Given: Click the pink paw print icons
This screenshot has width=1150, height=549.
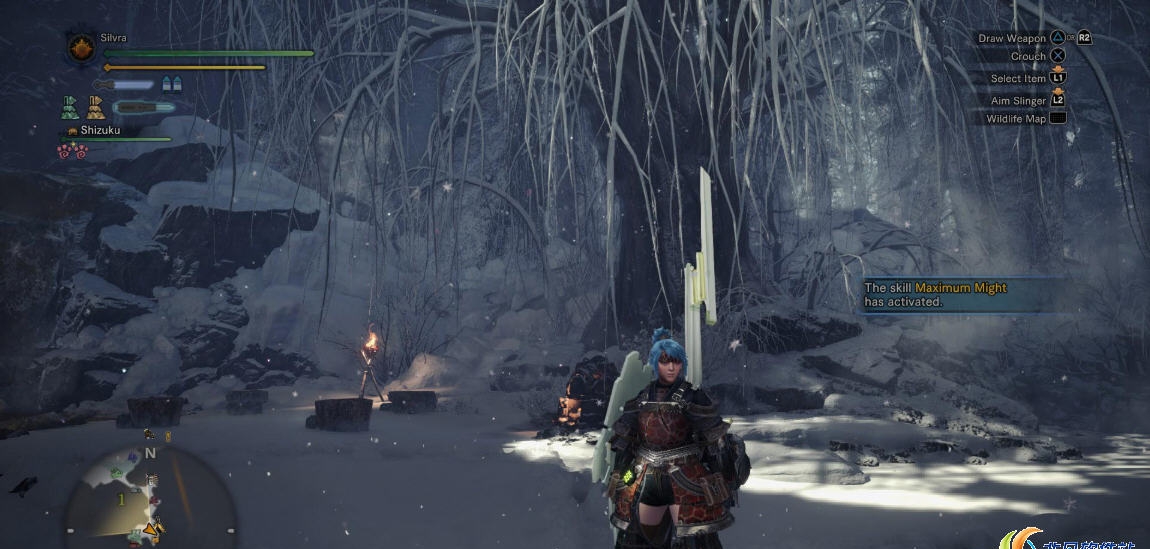Looking at the screenshot, I should pos(72,151).
